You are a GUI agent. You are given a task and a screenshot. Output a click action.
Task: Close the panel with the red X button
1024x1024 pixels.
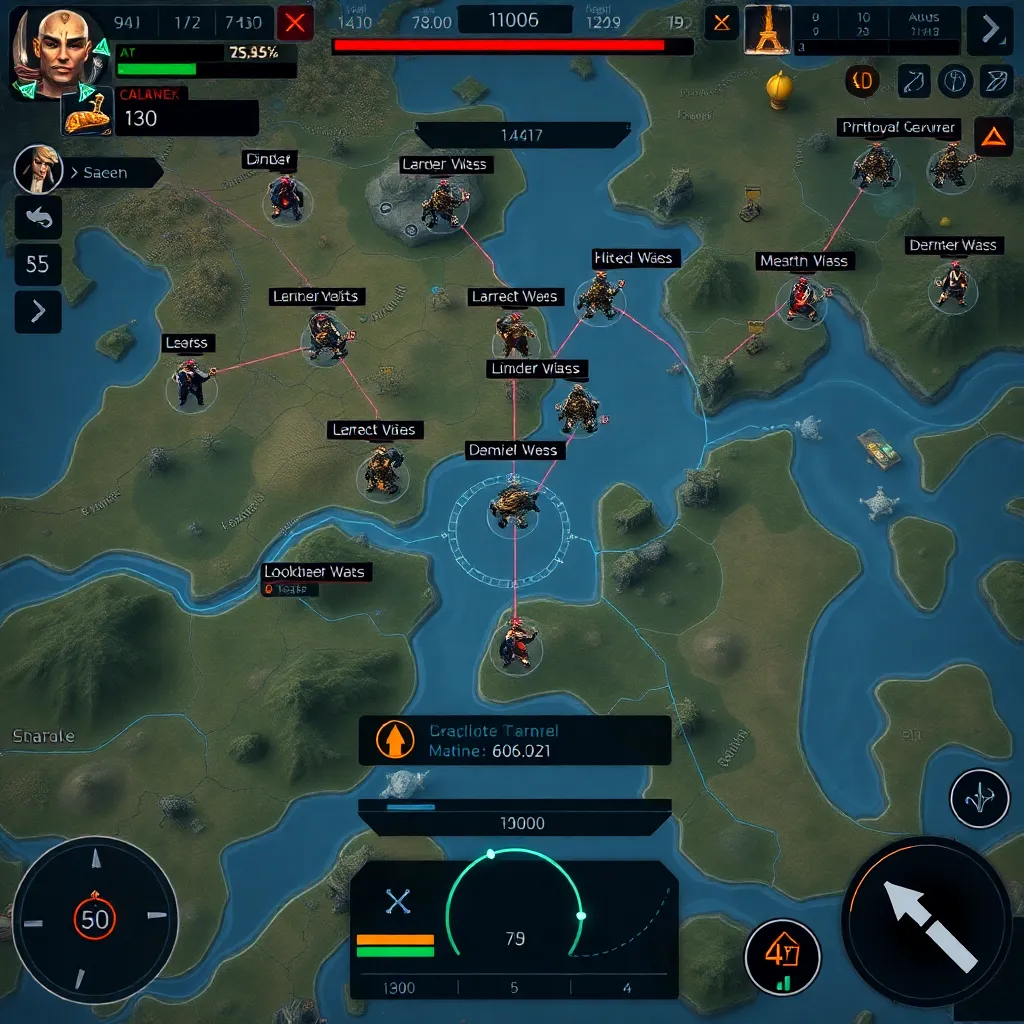pos(294,23)
